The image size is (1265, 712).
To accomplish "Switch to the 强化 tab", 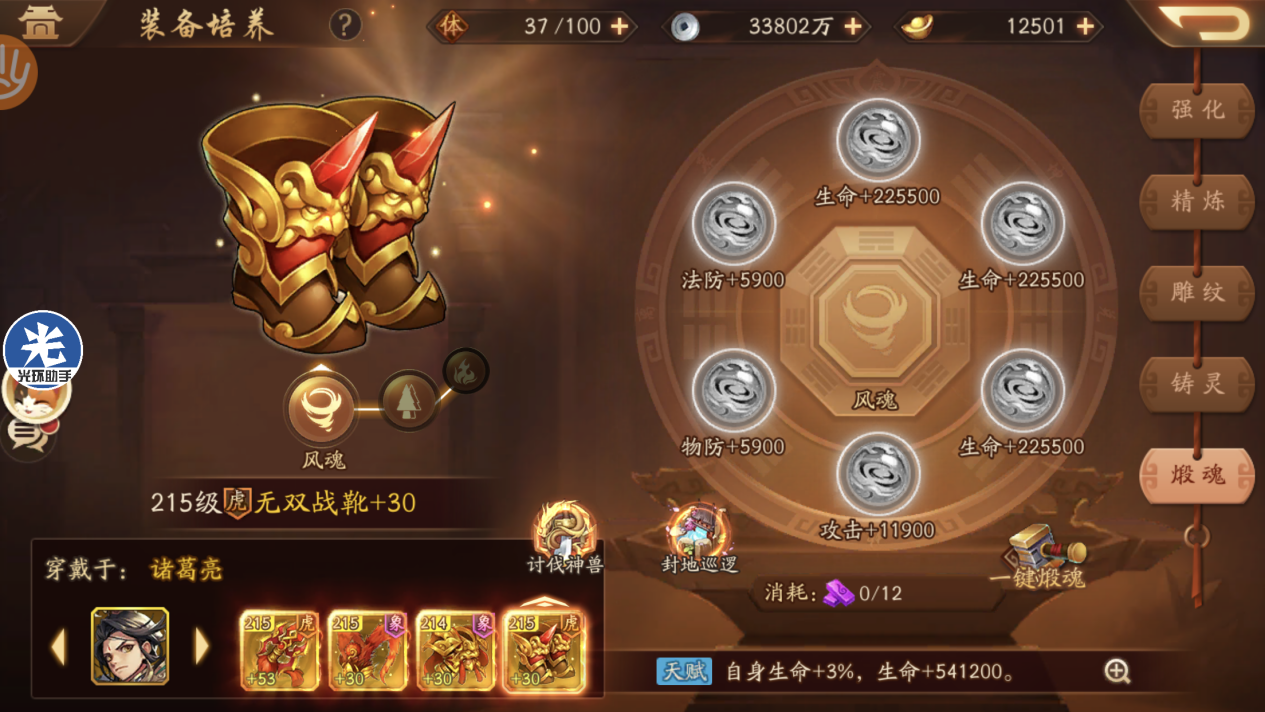I will pos(1197,110).
